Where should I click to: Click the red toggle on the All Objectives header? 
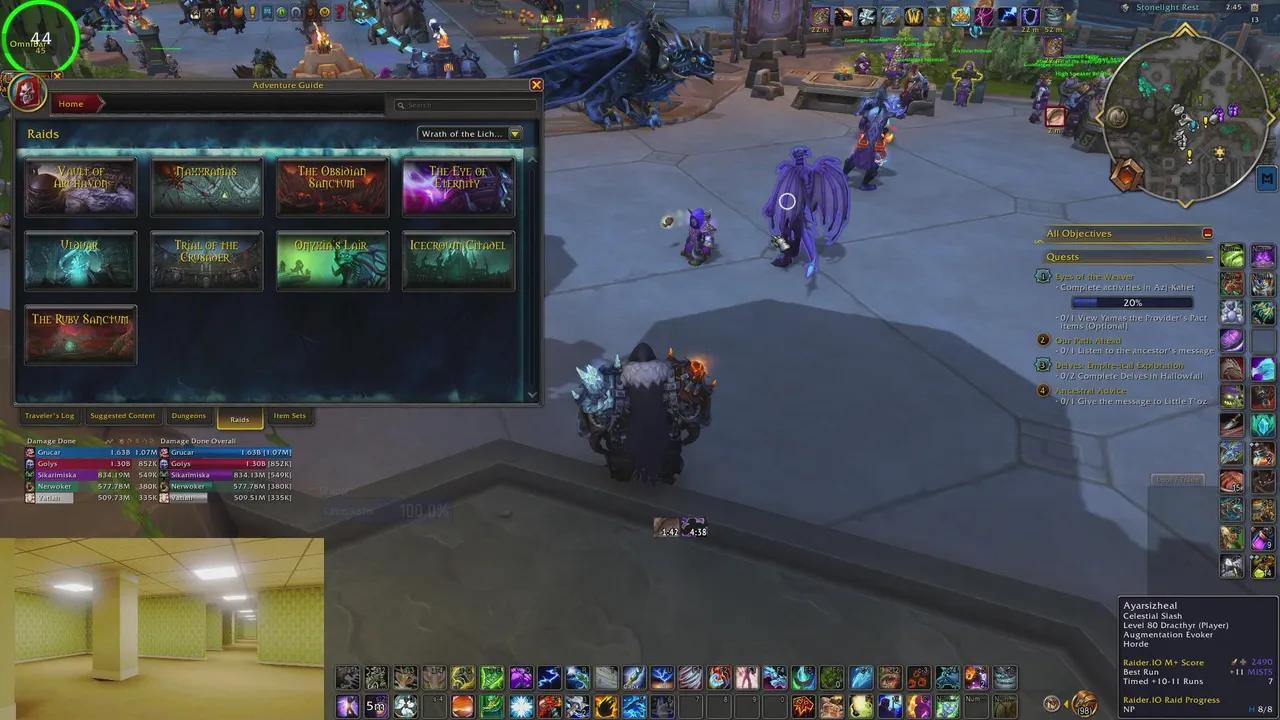click(1207, 233)
